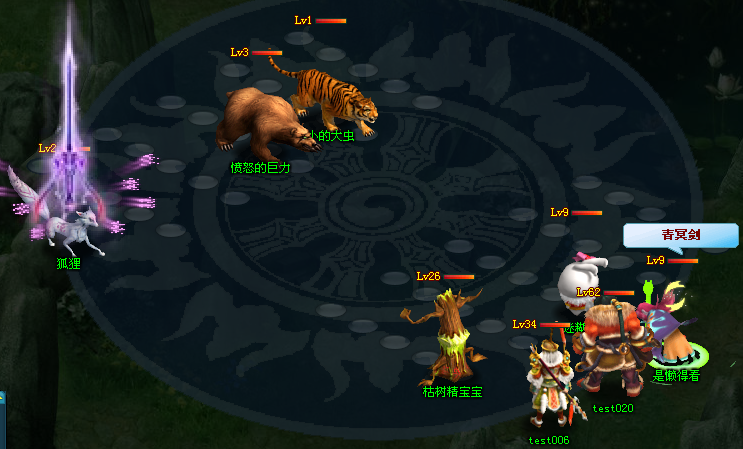
Task: Expand the blue panel tab with yellow arrow
Action: pyautogui.click(x=3, y=397)
